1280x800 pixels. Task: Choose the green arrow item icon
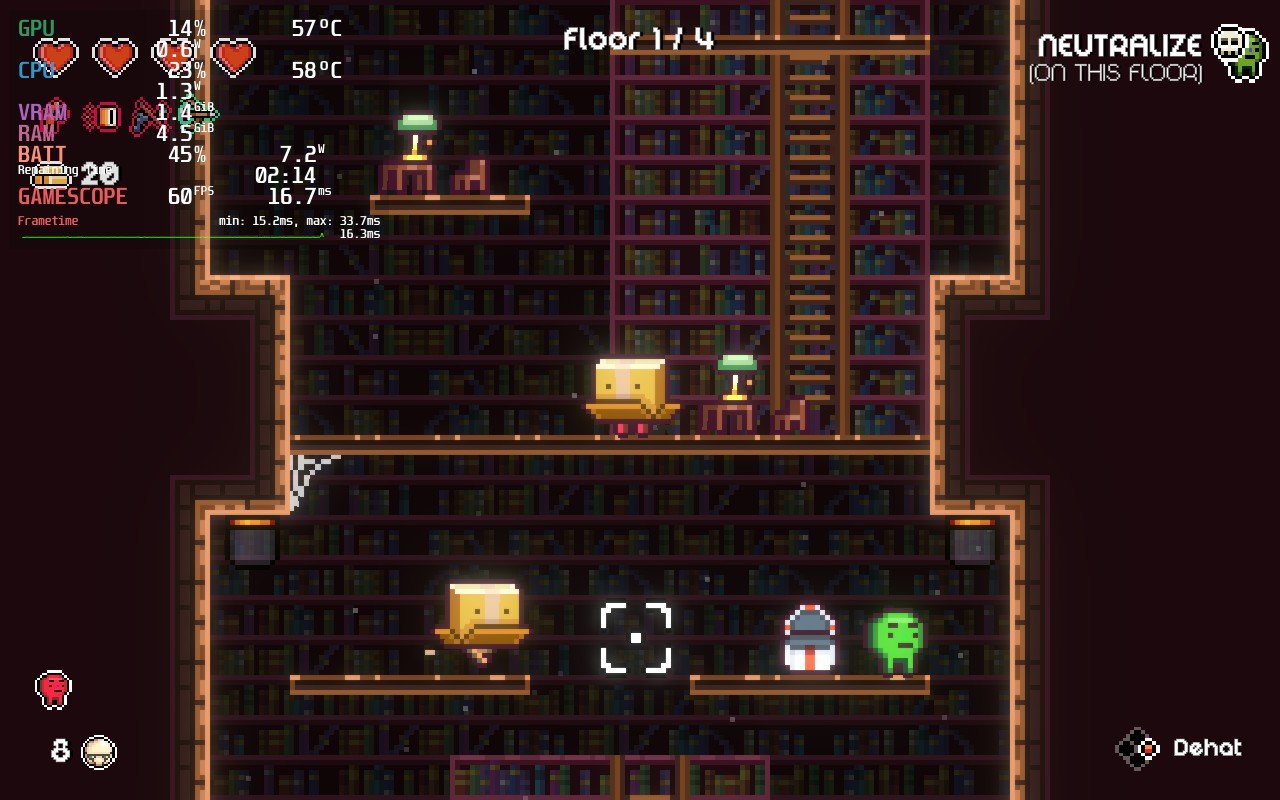click(x=200, y=113)
